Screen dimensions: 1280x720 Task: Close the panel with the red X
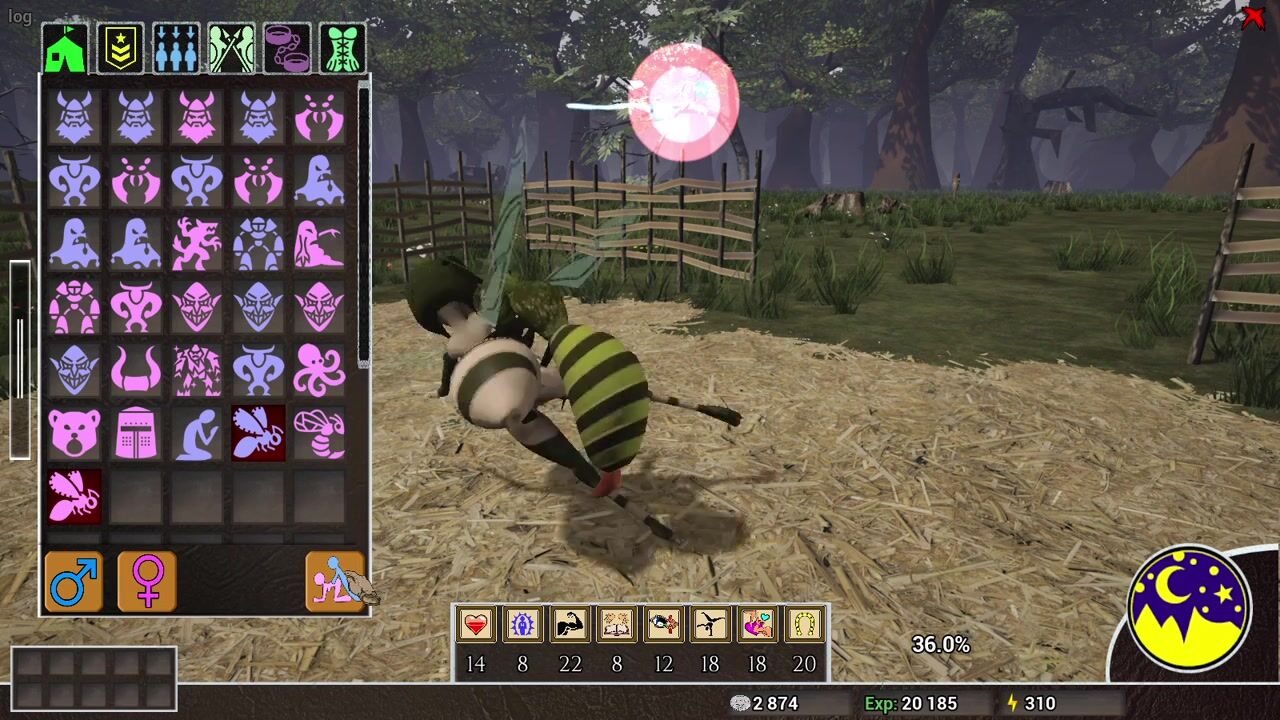1253,17
